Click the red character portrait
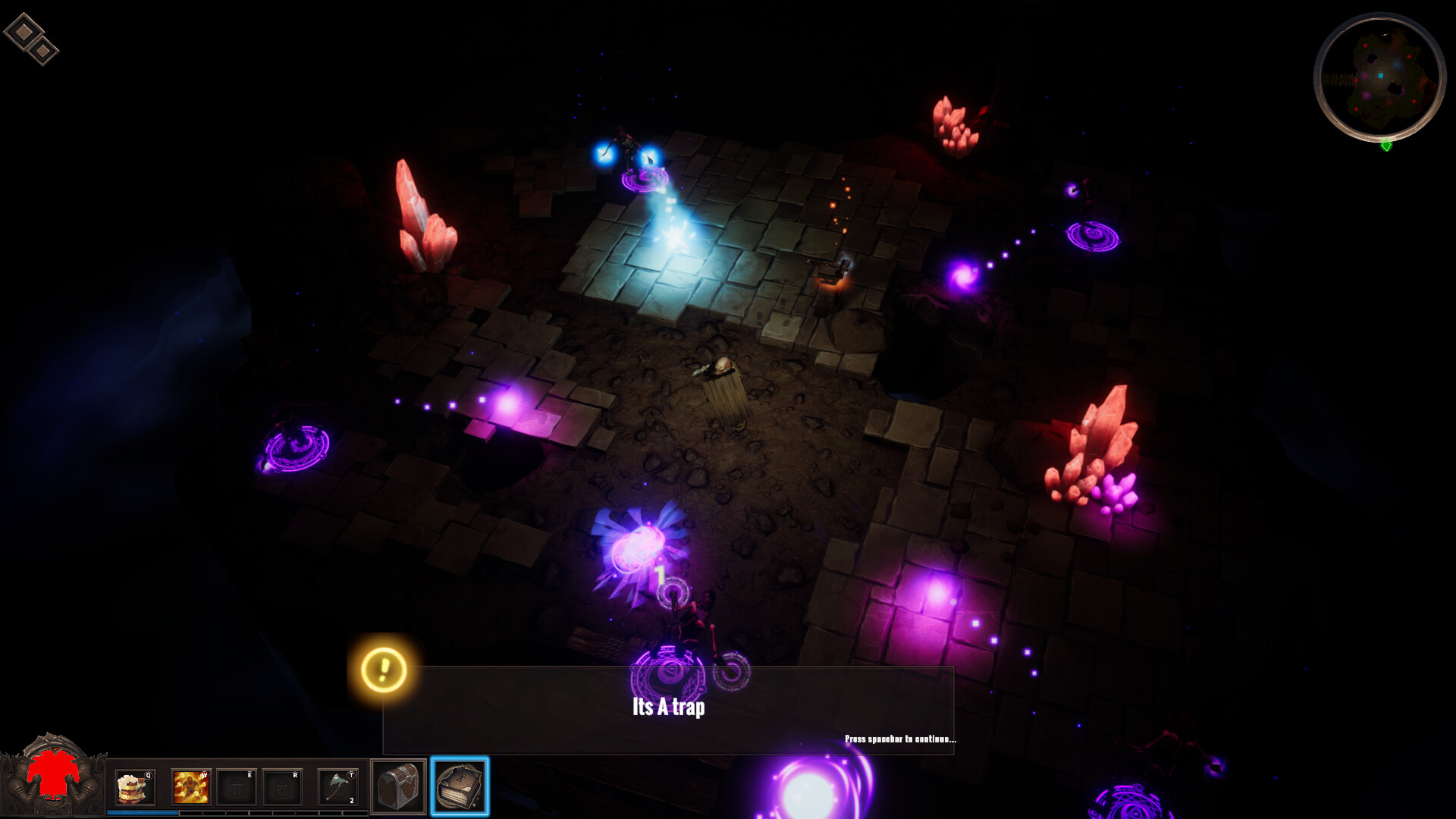The width and height of the screenshot is (1456, 819). (x=53, y=775)
